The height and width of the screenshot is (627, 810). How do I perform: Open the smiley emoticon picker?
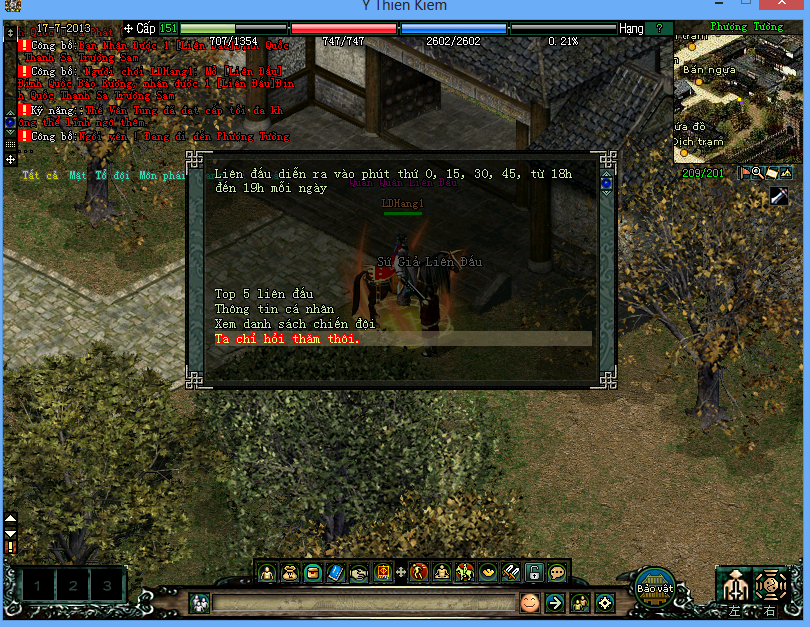(529, 603)
